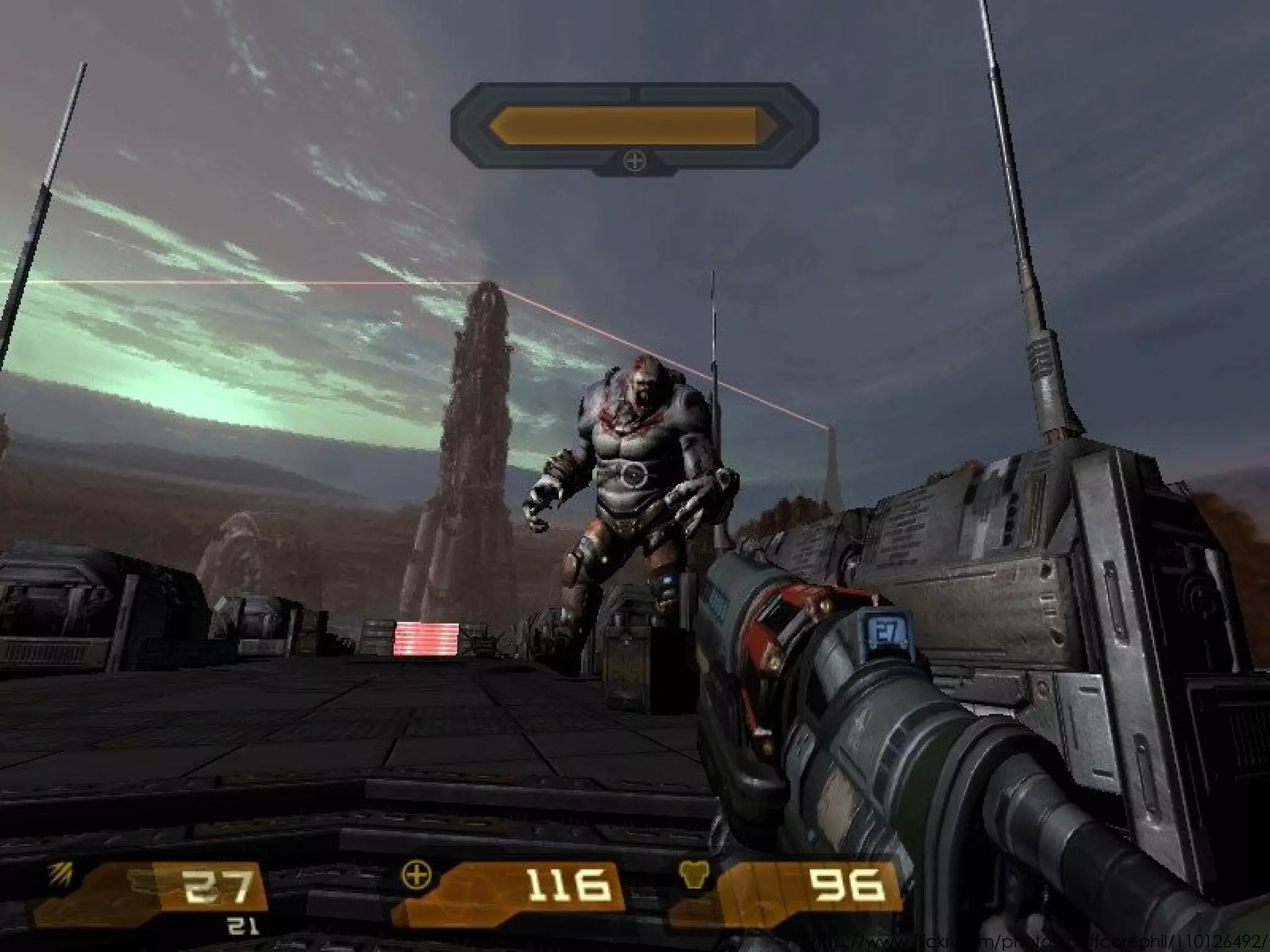This screenshot has height=952, width=1270.
Task: Select the armor vest icon
Action: (693, 873)
